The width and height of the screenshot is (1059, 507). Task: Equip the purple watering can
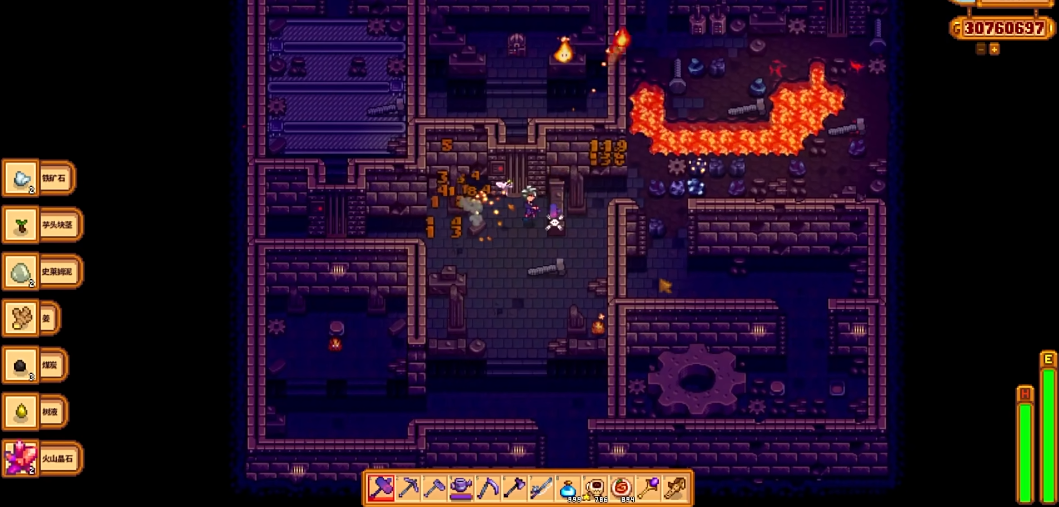point(461,488)
